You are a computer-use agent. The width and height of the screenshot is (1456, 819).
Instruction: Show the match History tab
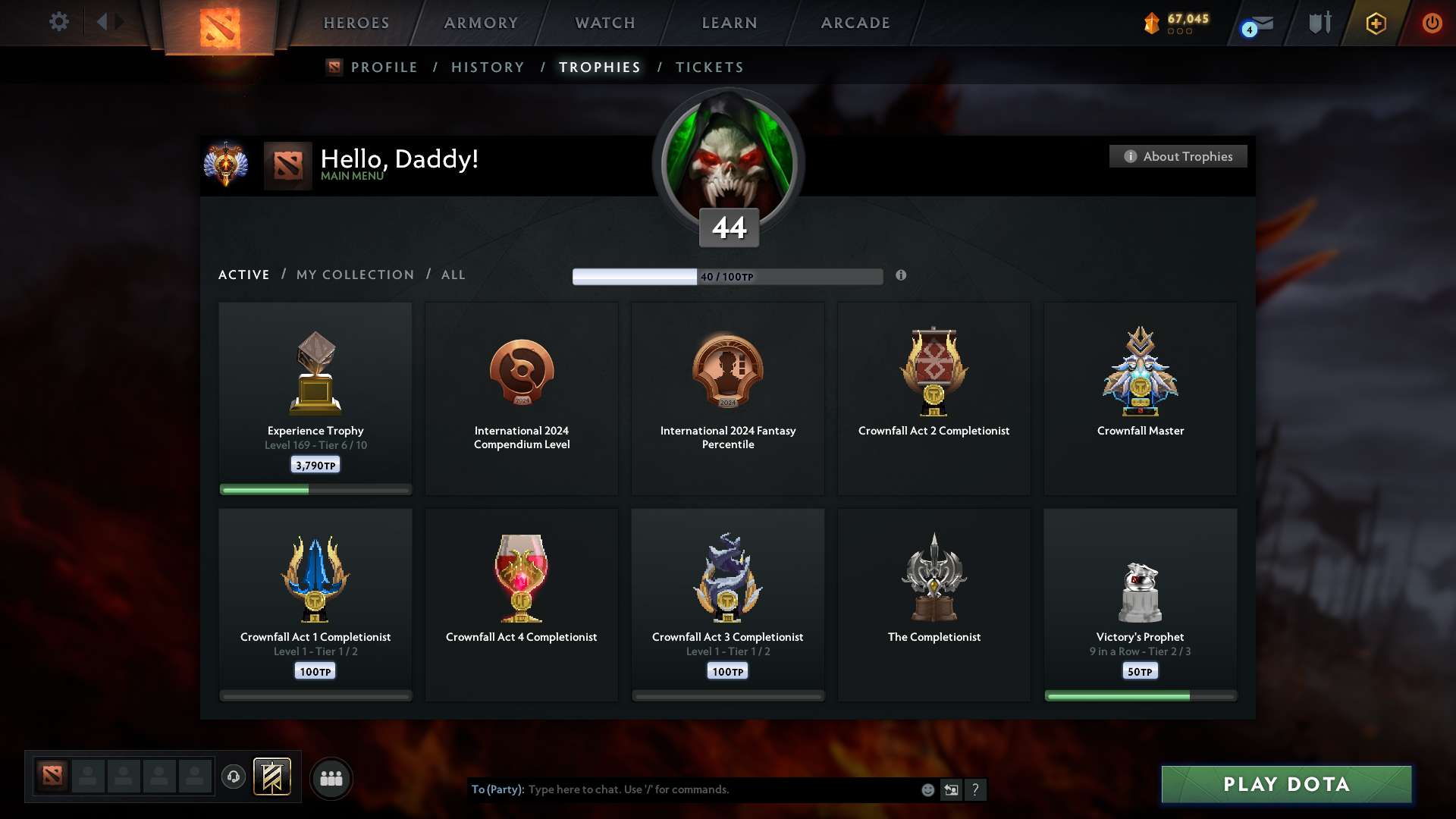click(488, 67)
